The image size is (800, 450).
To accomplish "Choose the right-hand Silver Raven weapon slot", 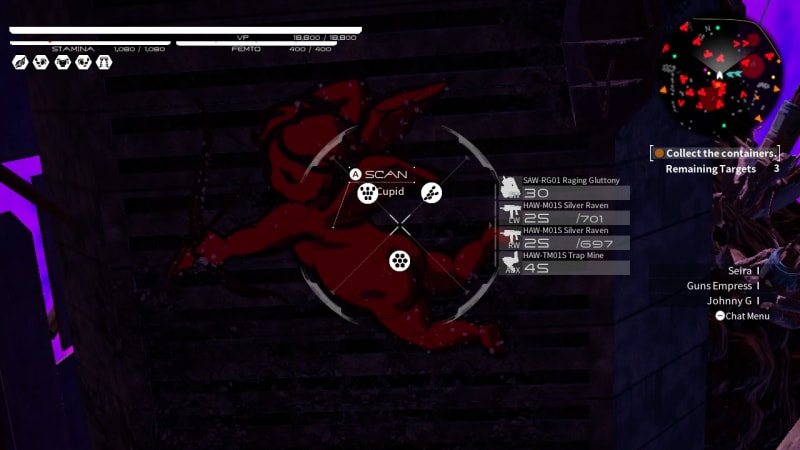I will [565, 237].
